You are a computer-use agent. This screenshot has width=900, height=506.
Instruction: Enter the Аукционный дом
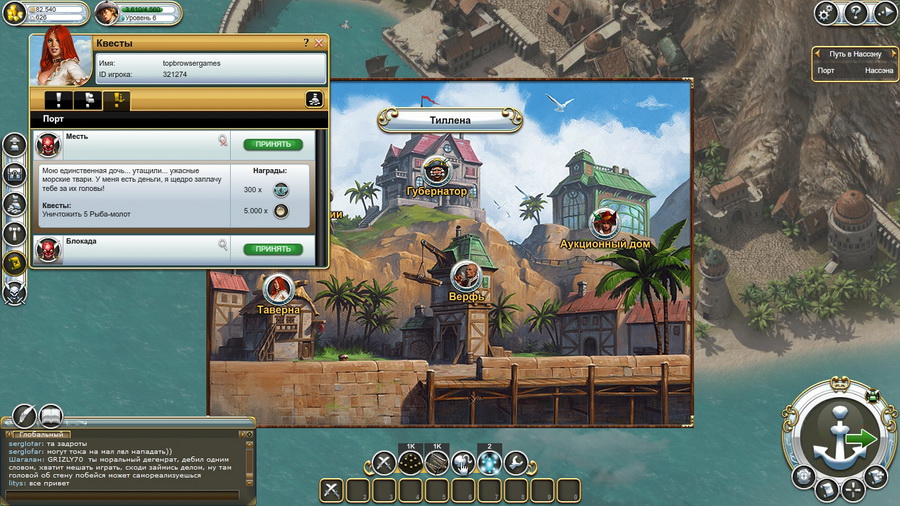[x=602, y=224]
